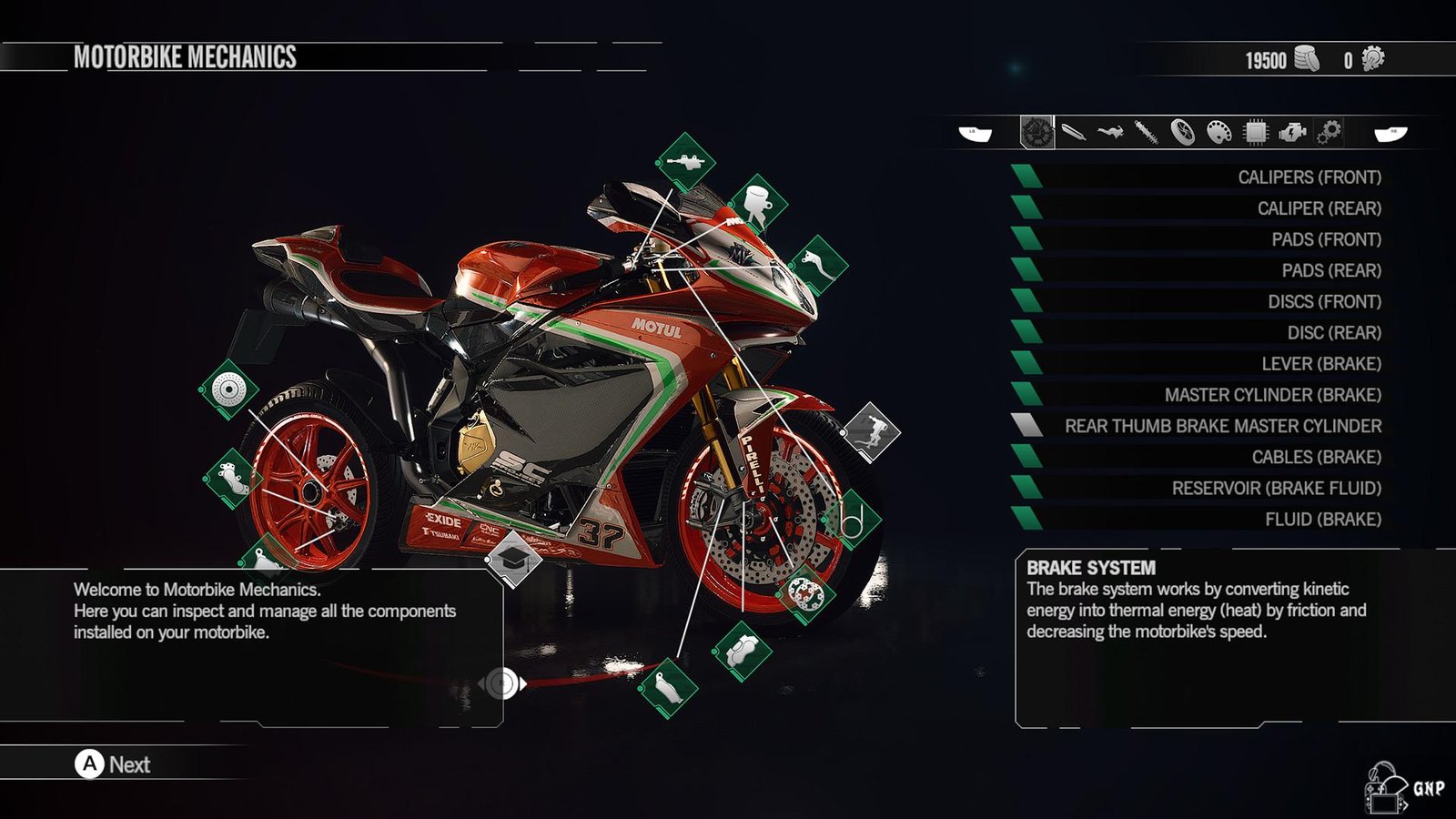The image size is (1456, 819).
Task: Switch to the ECU chip category tab
Action: pyautogui.click(x=1255, y=133)
